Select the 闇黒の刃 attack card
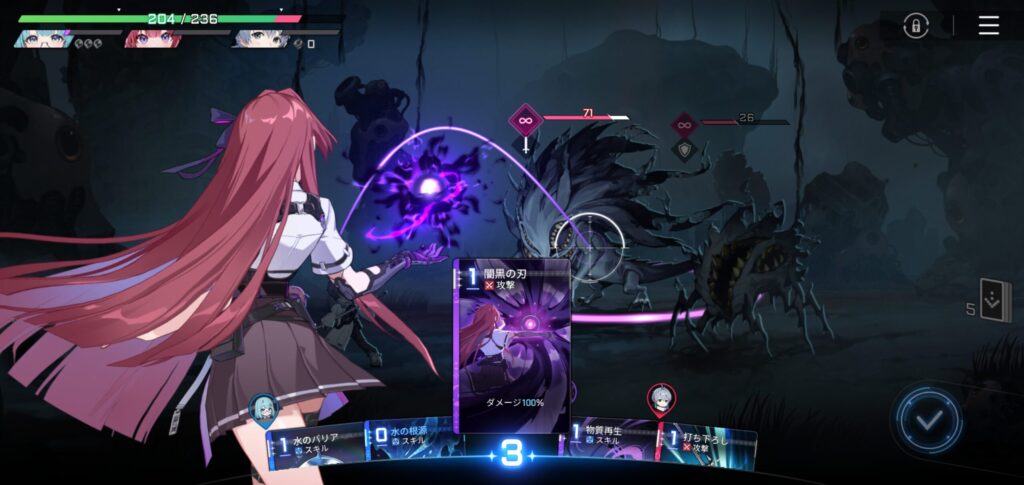 coord(511,345)
